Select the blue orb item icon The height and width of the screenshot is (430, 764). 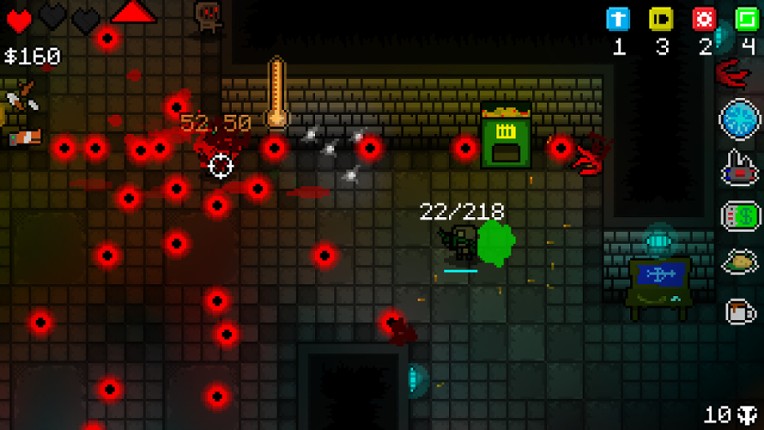[740, 120]
